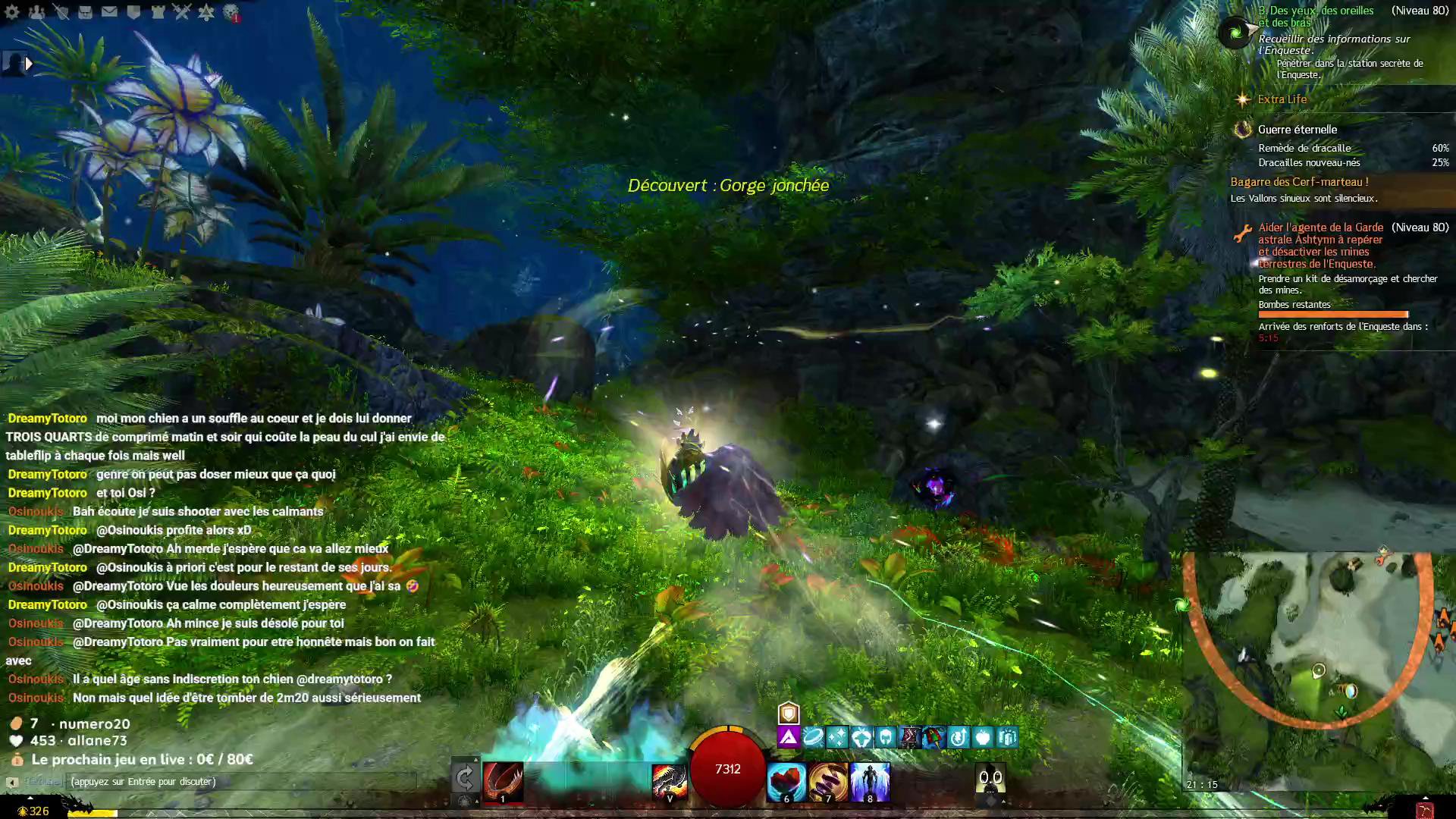Viewport: 1456px width, 819px height.
Task: Open the guild shield icon
Action: (x=133, y=11)
